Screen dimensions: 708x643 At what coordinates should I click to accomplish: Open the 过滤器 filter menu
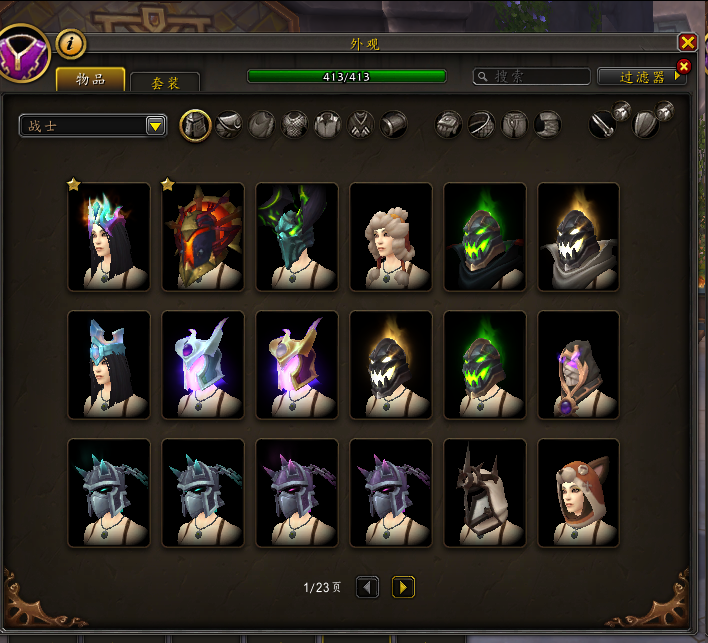point(642,76)
